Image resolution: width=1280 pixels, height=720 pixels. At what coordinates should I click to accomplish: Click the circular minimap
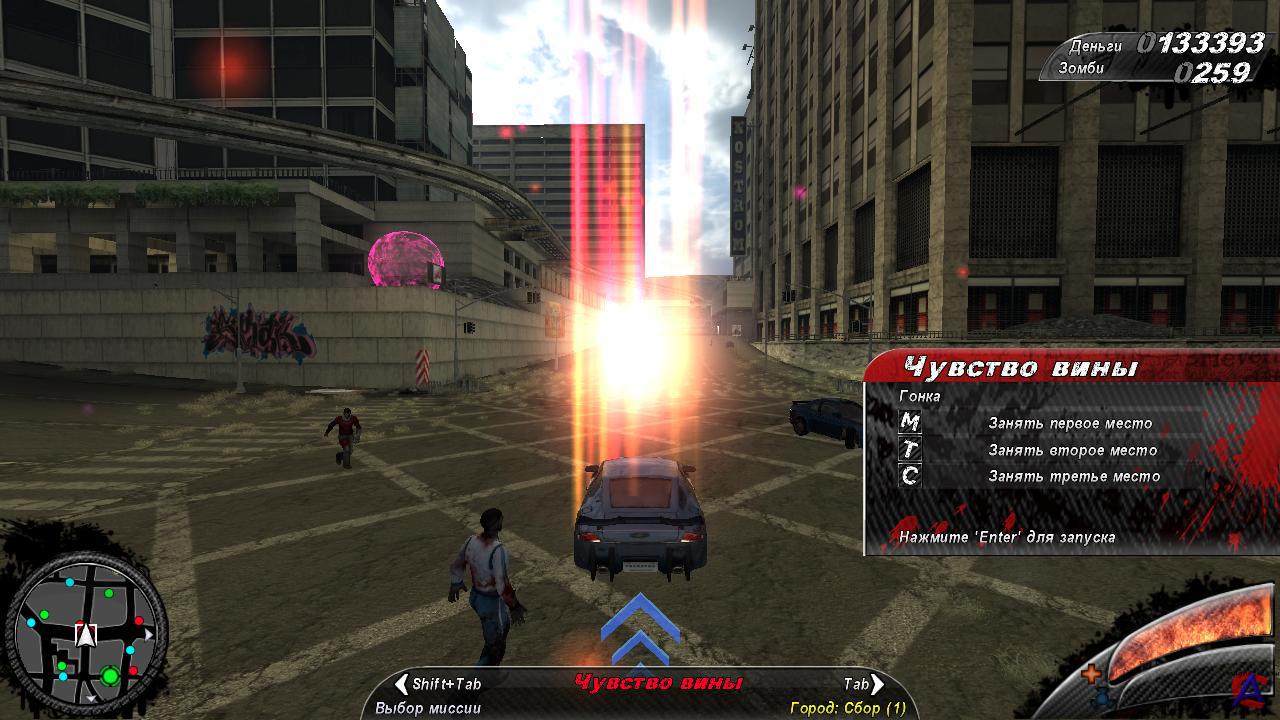tap(87, 633)
